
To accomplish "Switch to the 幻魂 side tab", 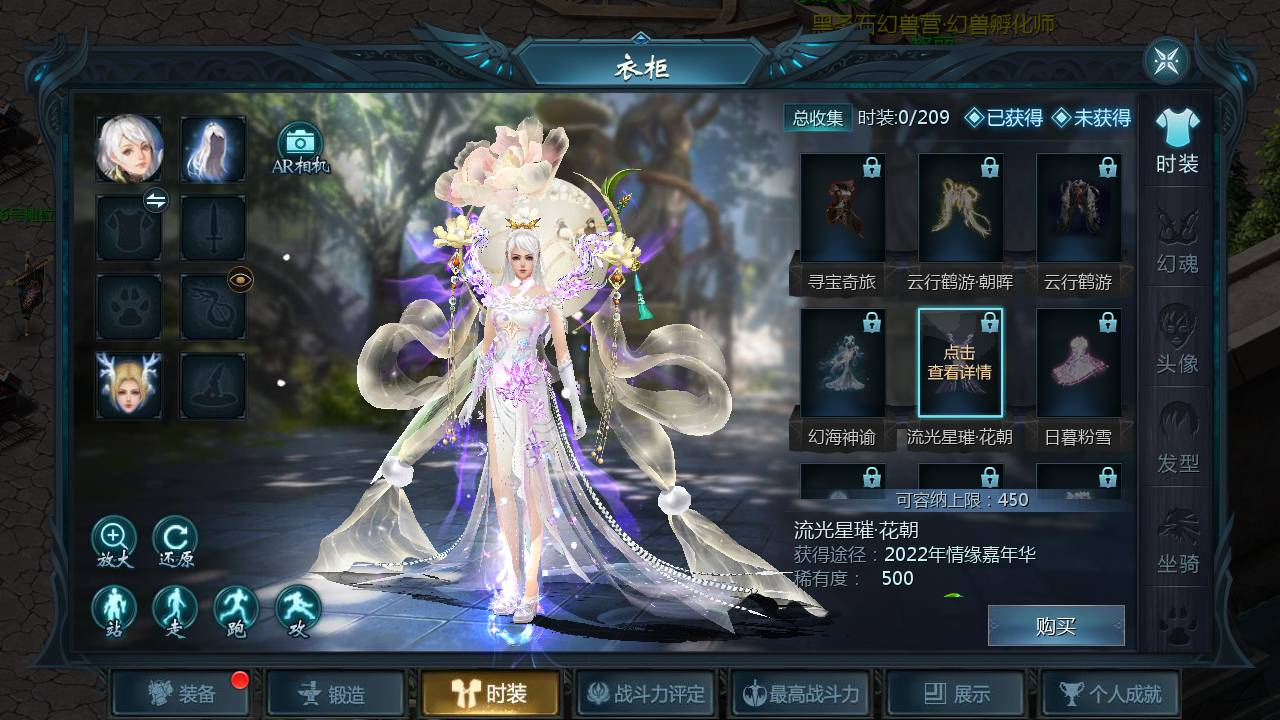I will click(x=1177, y=240).
